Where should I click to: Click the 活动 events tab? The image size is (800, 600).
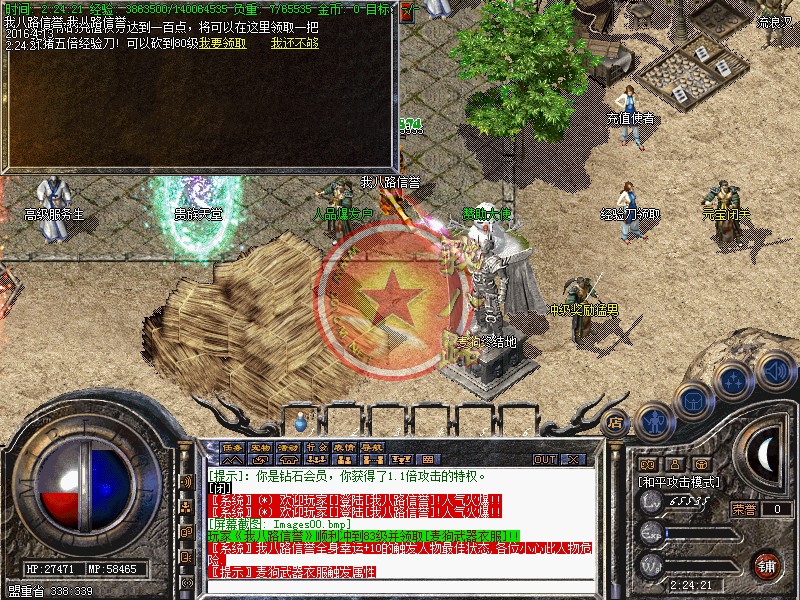(288, 447)
